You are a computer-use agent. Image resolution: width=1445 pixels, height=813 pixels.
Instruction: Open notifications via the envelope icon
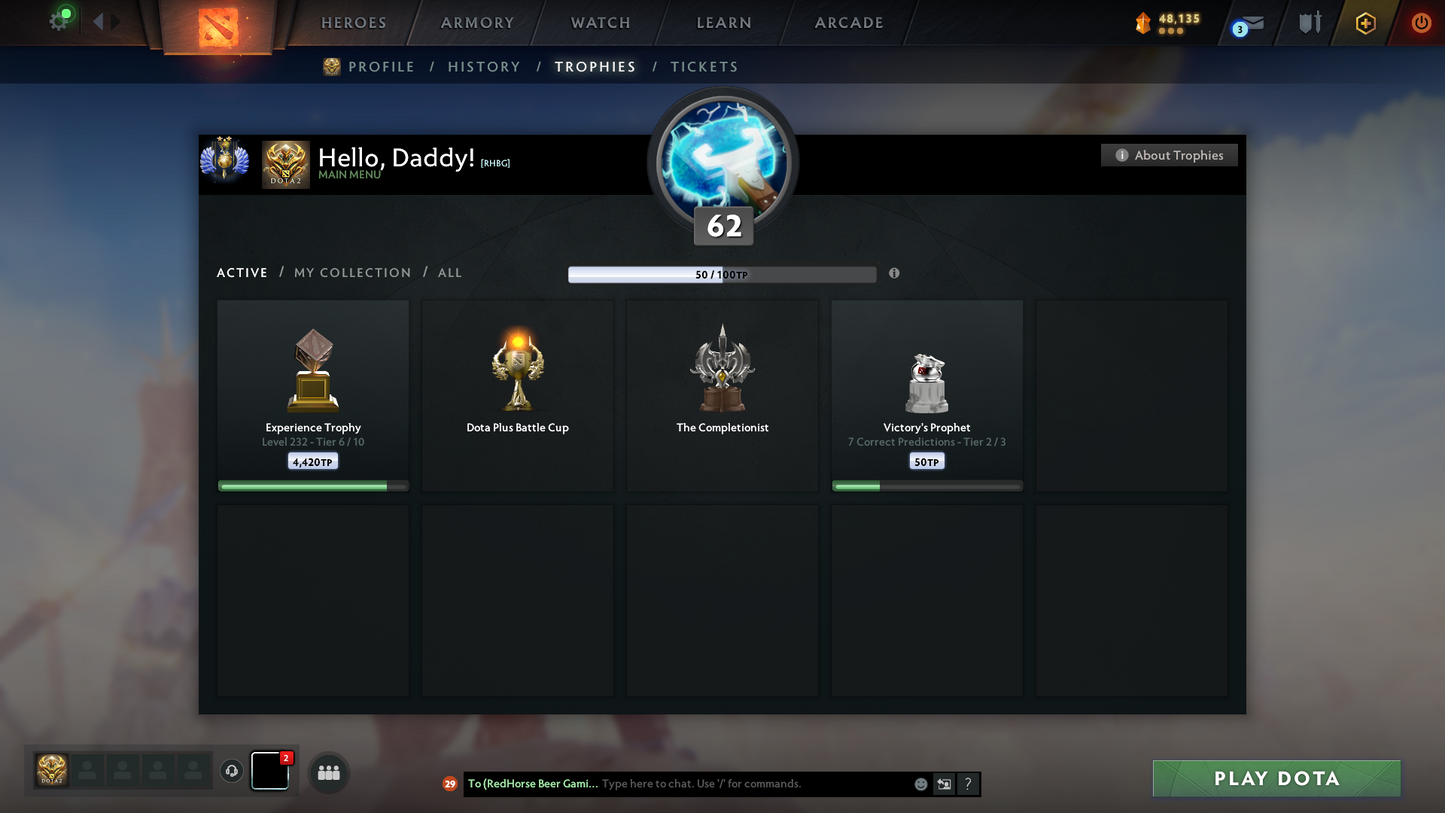pos(1252,22)
